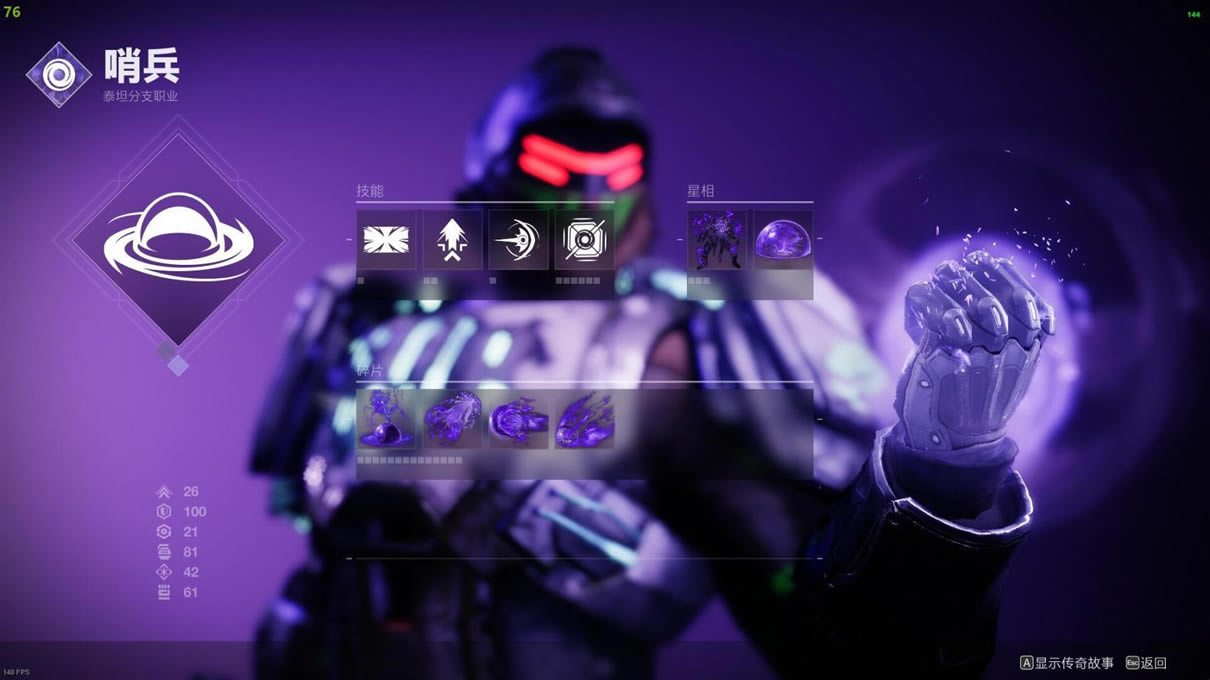Select the shield throw melee ability
1210x680 pixels.
tap(518, 240)
